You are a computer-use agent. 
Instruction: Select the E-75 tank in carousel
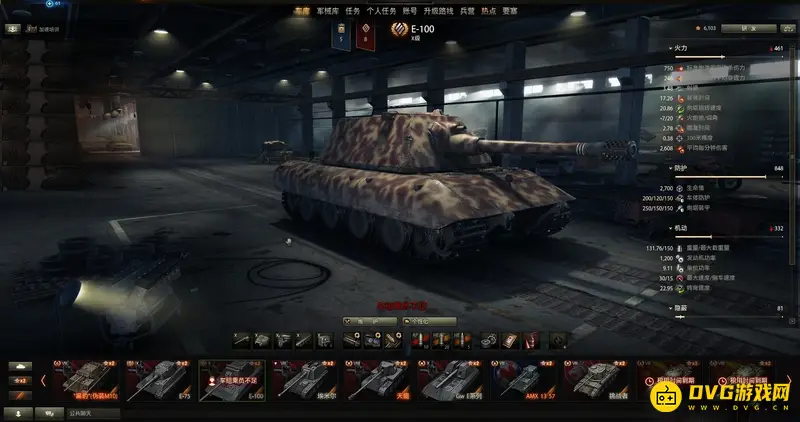pyautogui.click(x=161, y=379)
